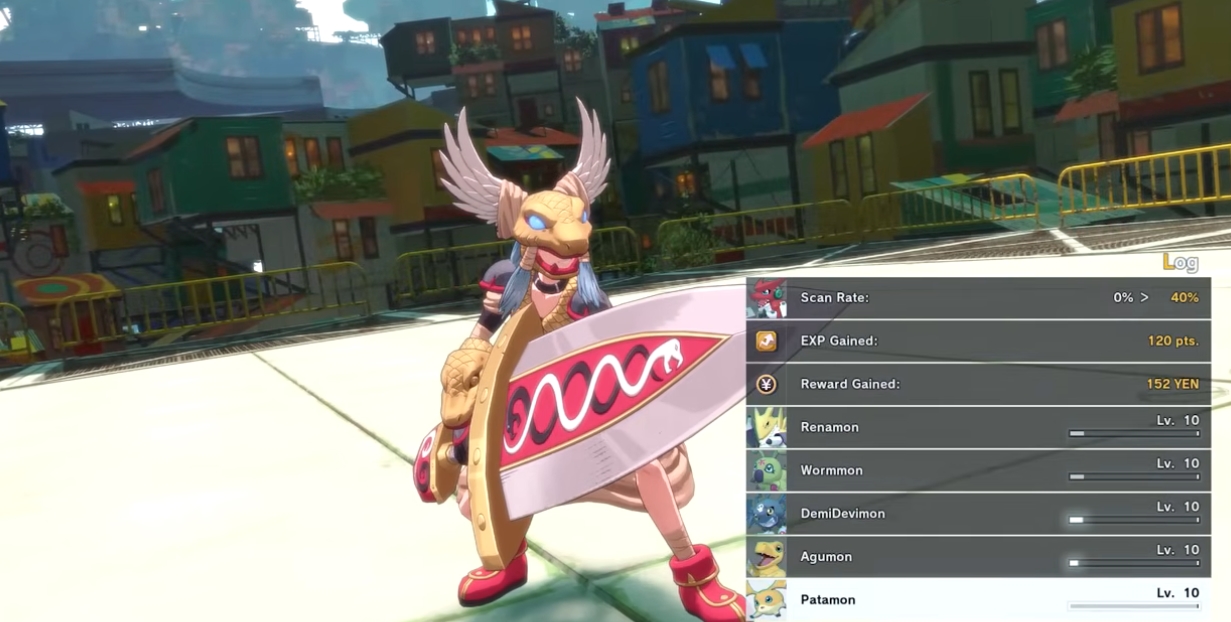Select the Renamon party row

click(x=978, y=427)
